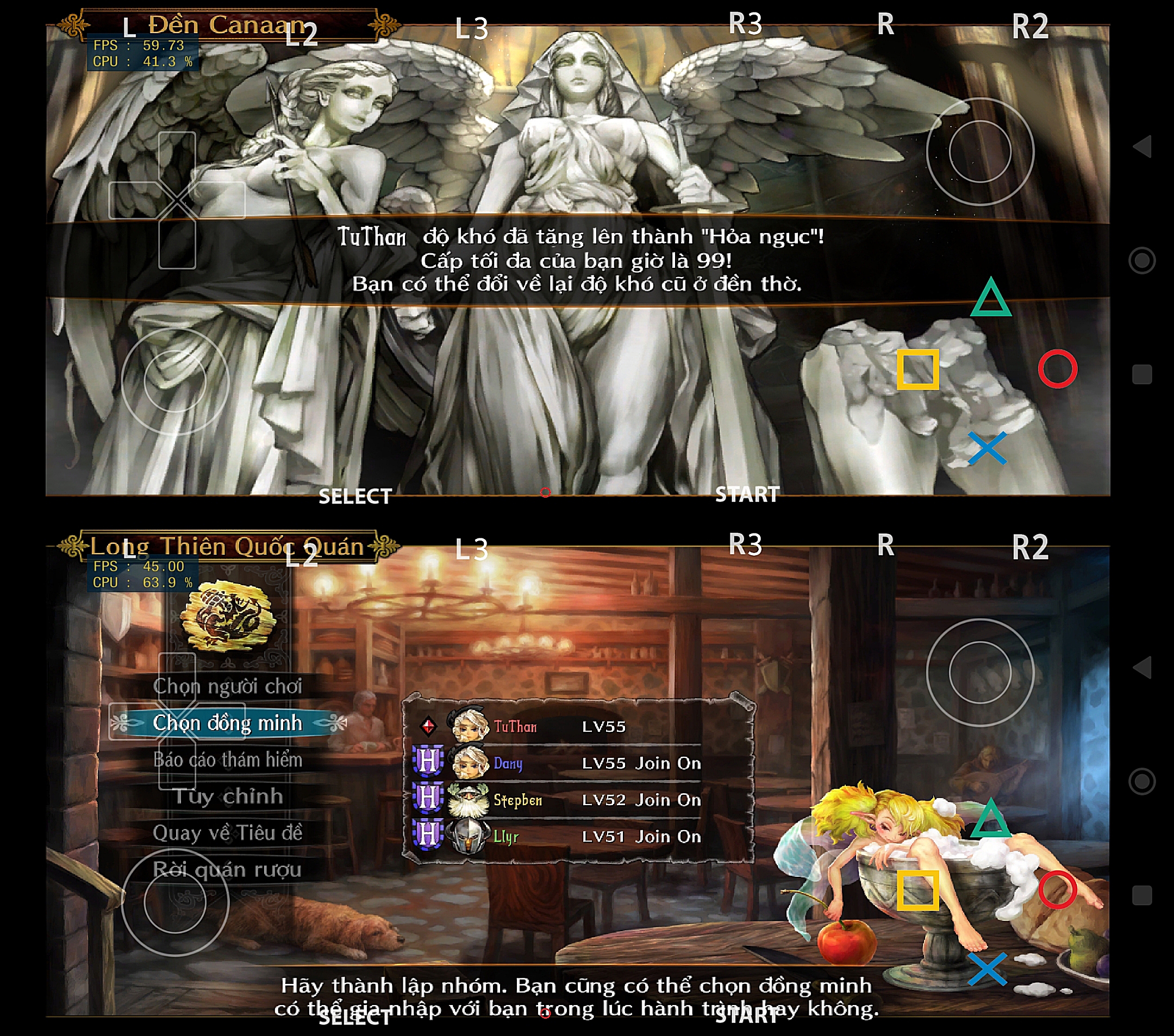Select "Rời quán rượu" to leave the tavern
The height and width of the screenshot is (1036, 1174).
point(227,870)
